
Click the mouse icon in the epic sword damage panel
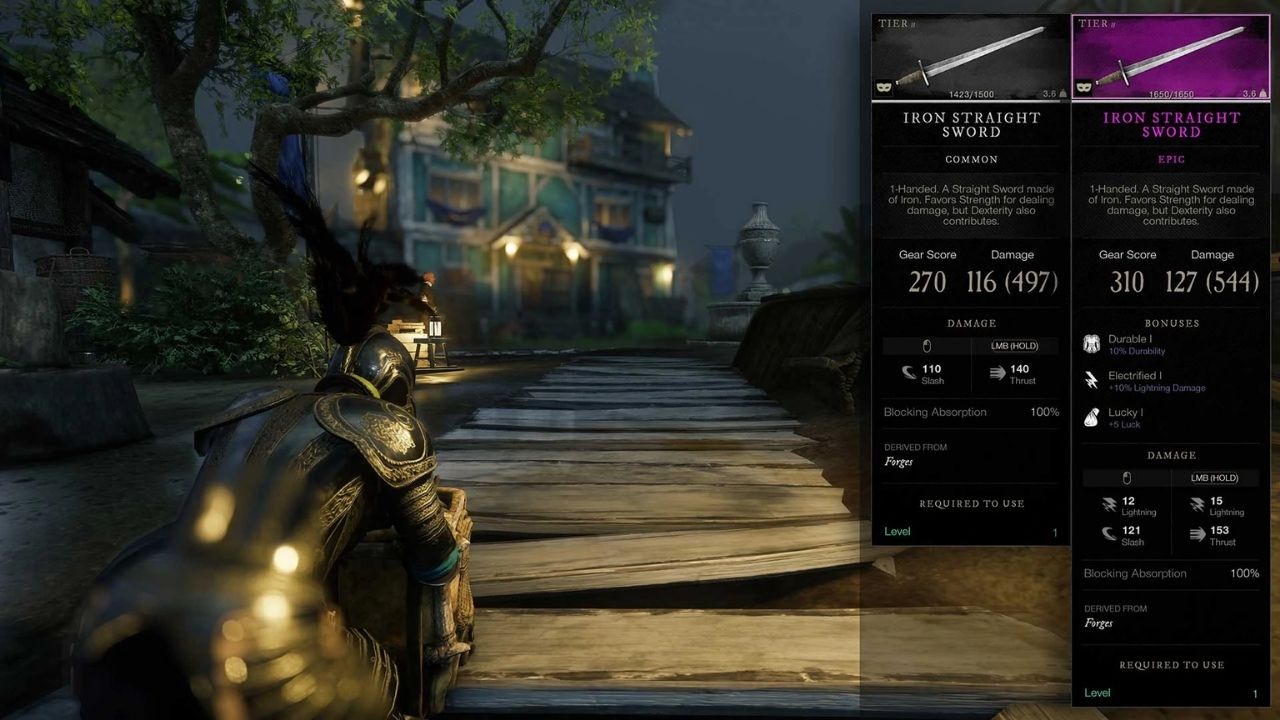pyautogui.click(x=1128, y=477)
